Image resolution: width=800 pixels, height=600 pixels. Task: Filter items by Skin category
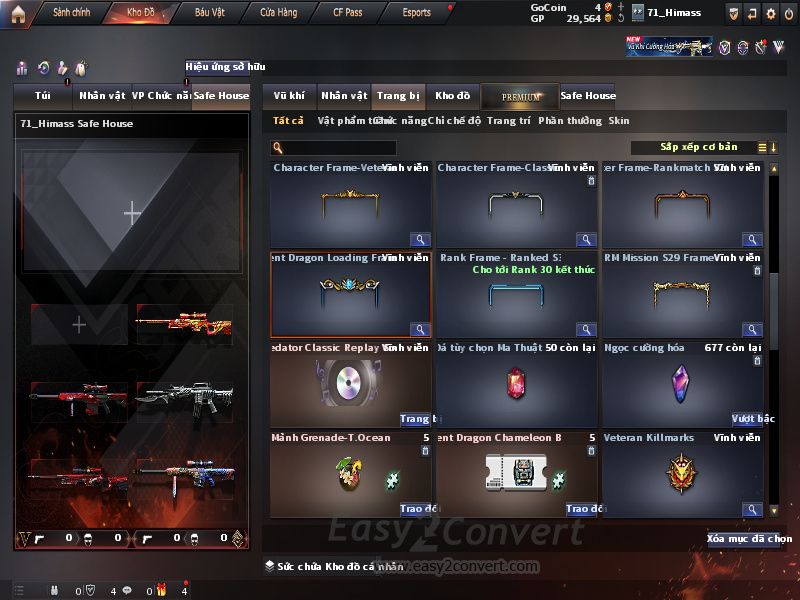coord(619,120)
